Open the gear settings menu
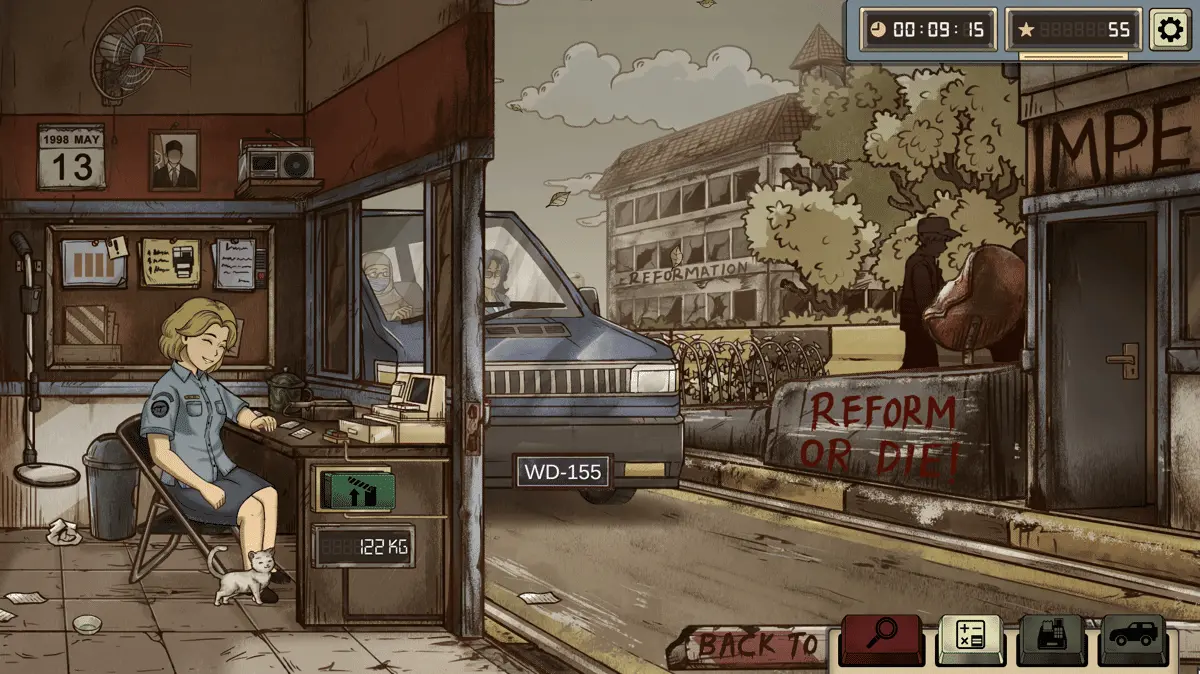Screen dimensions: 1200x674 pos(1169,29)
